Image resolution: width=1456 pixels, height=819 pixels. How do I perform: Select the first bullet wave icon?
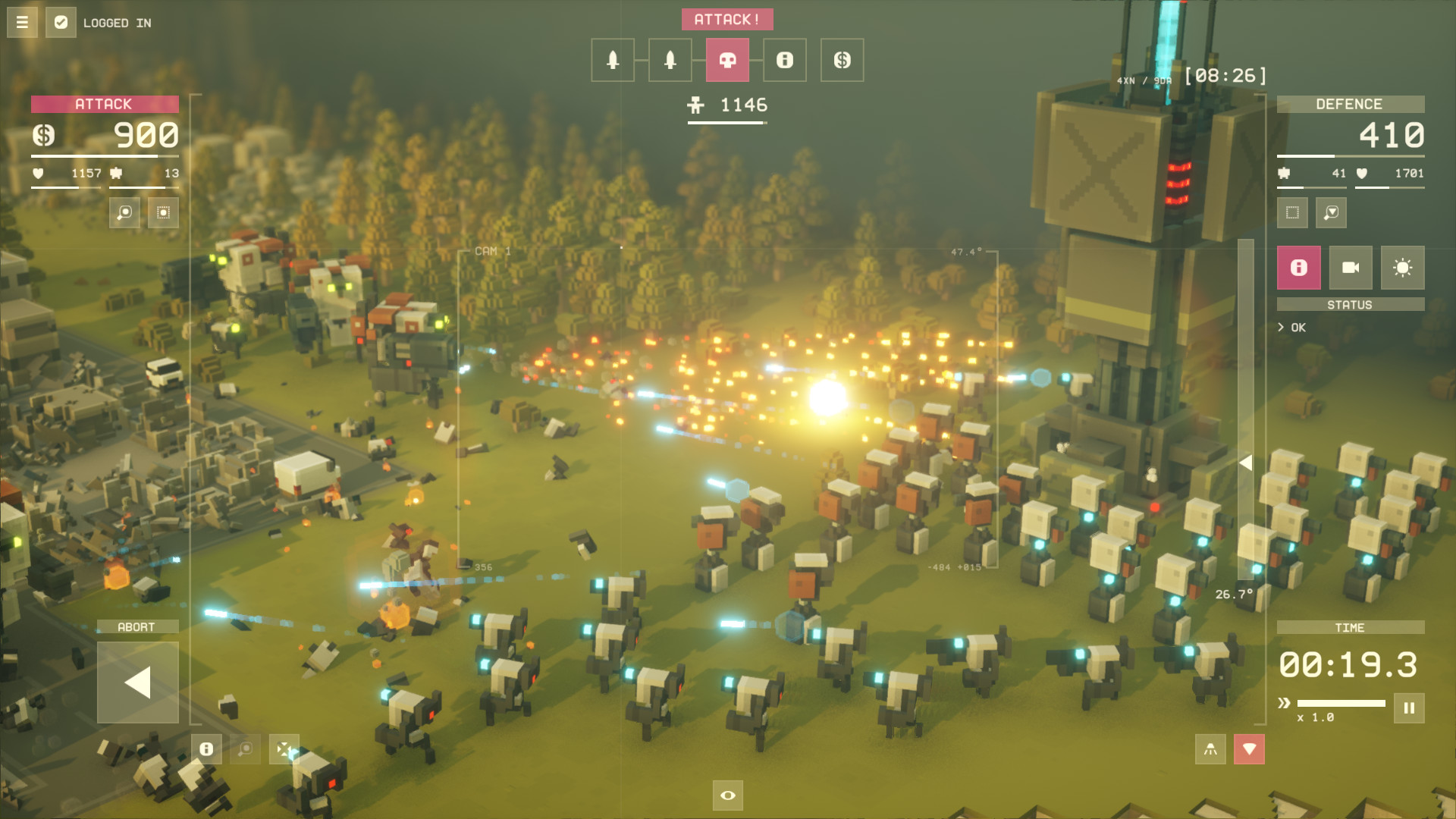pyautogui.click(x=613, y=60)
